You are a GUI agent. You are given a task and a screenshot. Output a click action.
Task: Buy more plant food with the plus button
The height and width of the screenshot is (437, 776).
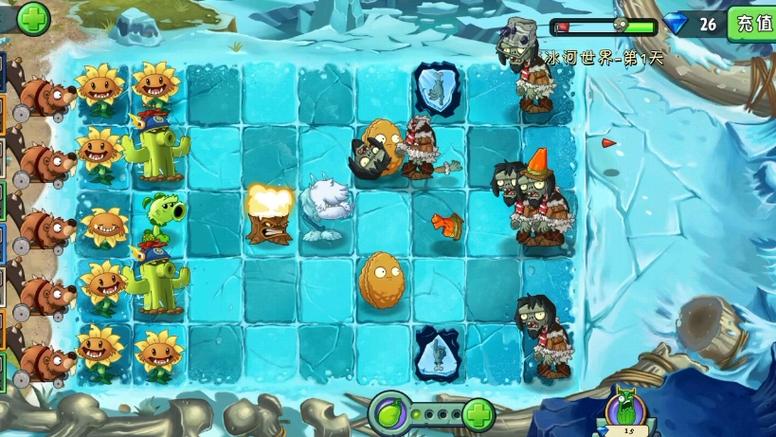click(478, 412)
